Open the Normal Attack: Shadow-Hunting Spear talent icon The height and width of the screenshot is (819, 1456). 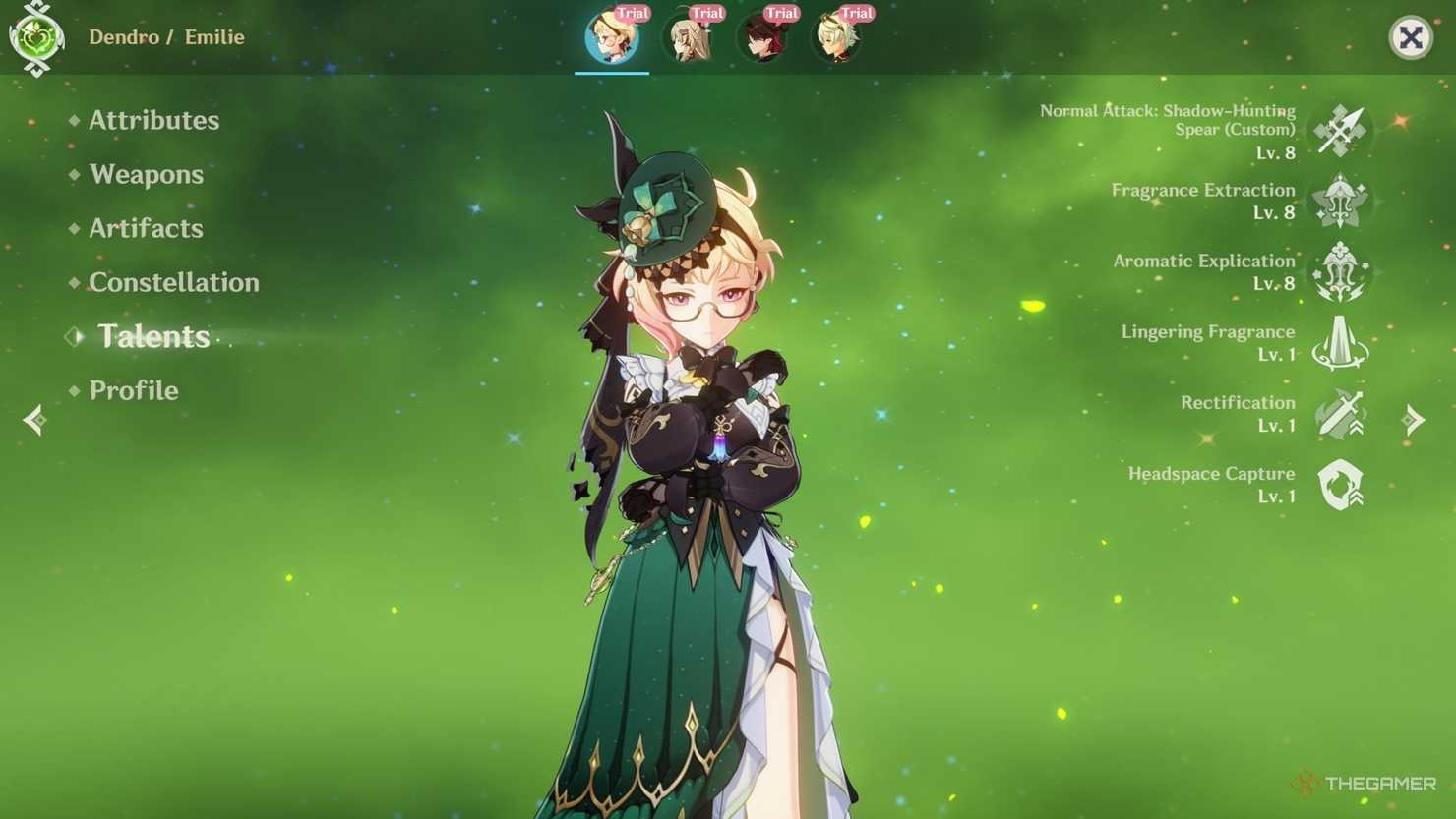tap(1341, 131)
